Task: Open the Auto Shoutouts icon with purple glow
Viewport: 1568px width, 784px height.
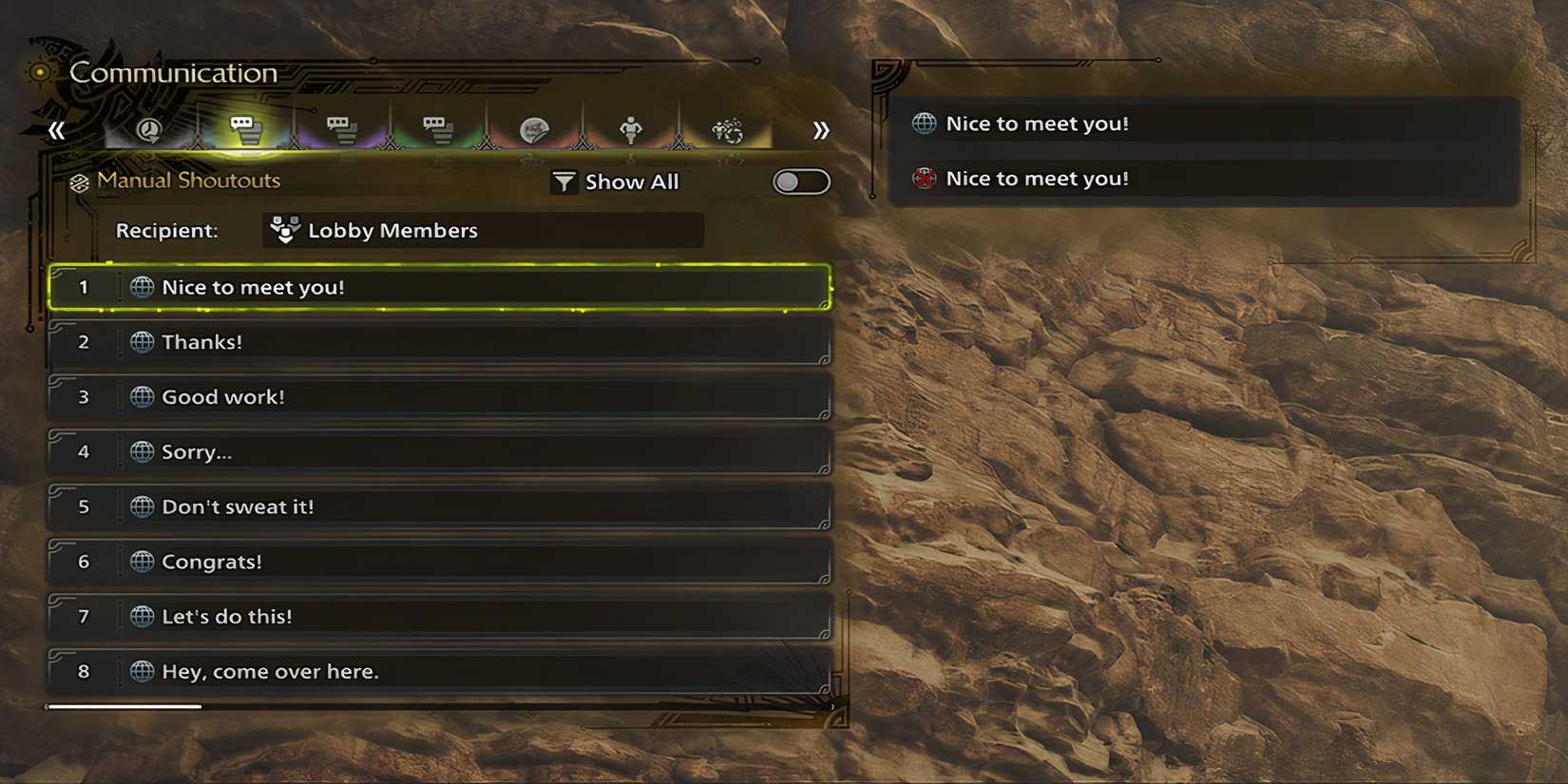Action: pos(342,128)
